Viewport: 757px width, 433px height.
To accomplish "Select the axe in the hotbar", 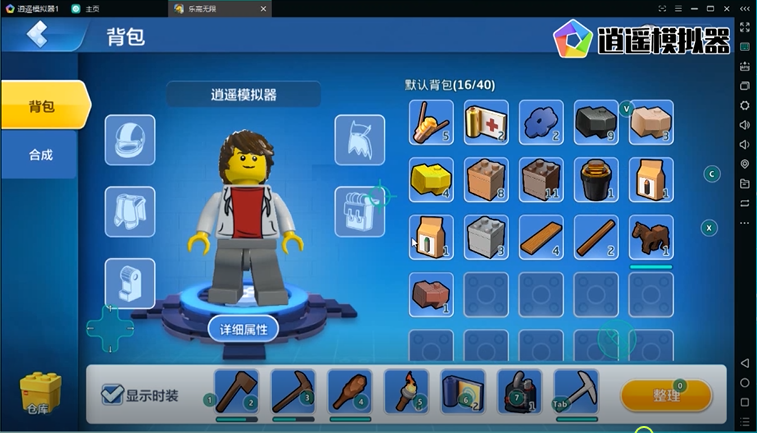I will pos(237,391).
